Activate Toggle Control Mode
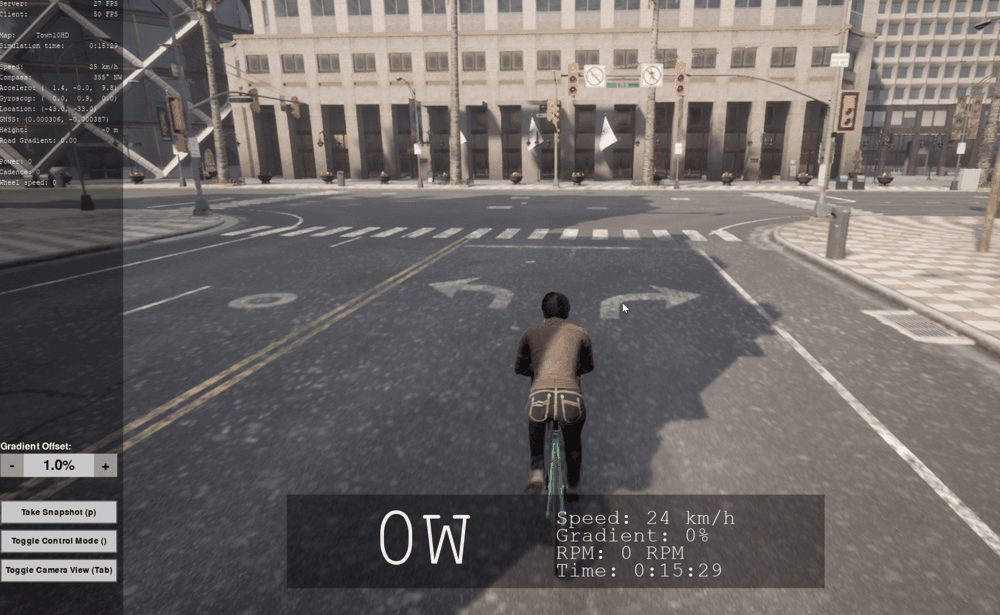 click(58, 541)
